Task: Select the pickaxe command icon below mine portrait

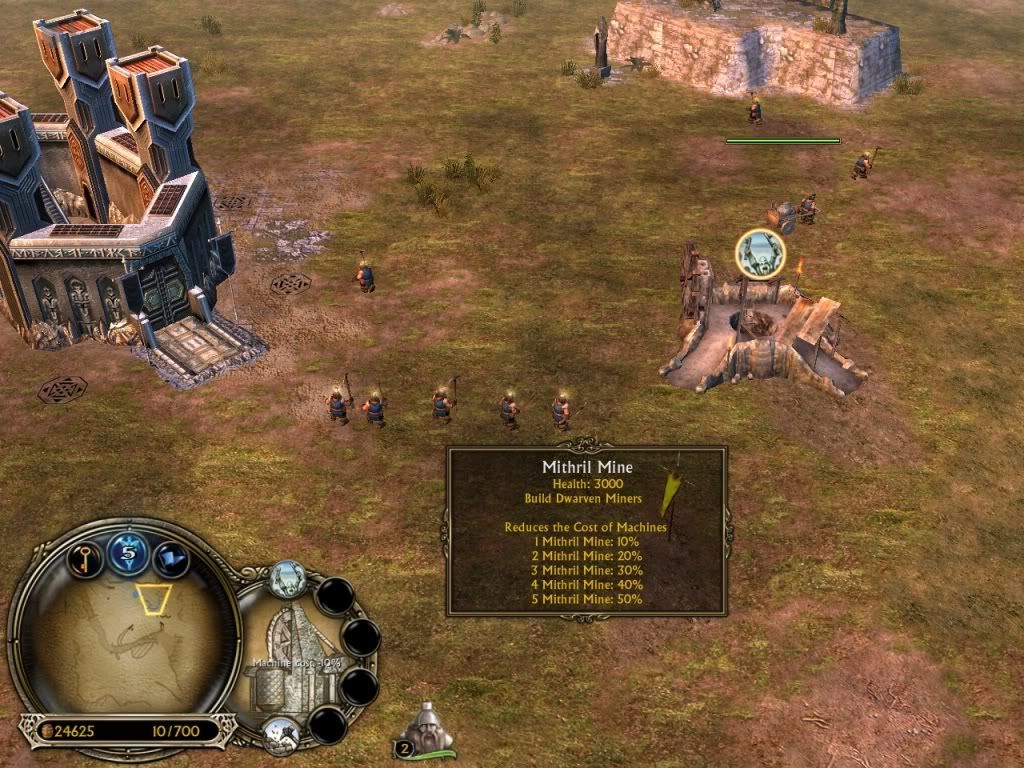Action: 281,734
